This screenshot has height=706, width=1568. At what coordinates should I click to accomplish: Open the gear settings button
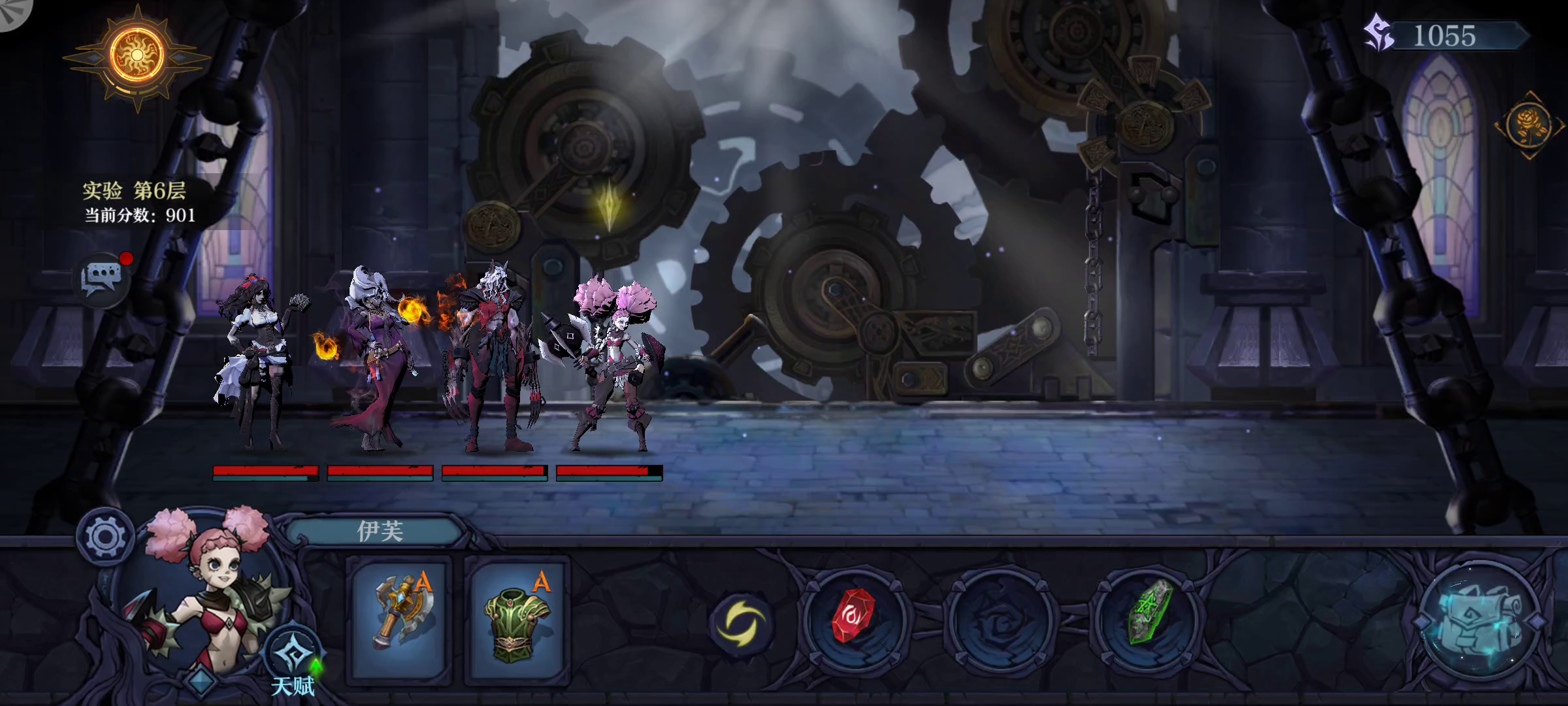(x=105, y=537)
